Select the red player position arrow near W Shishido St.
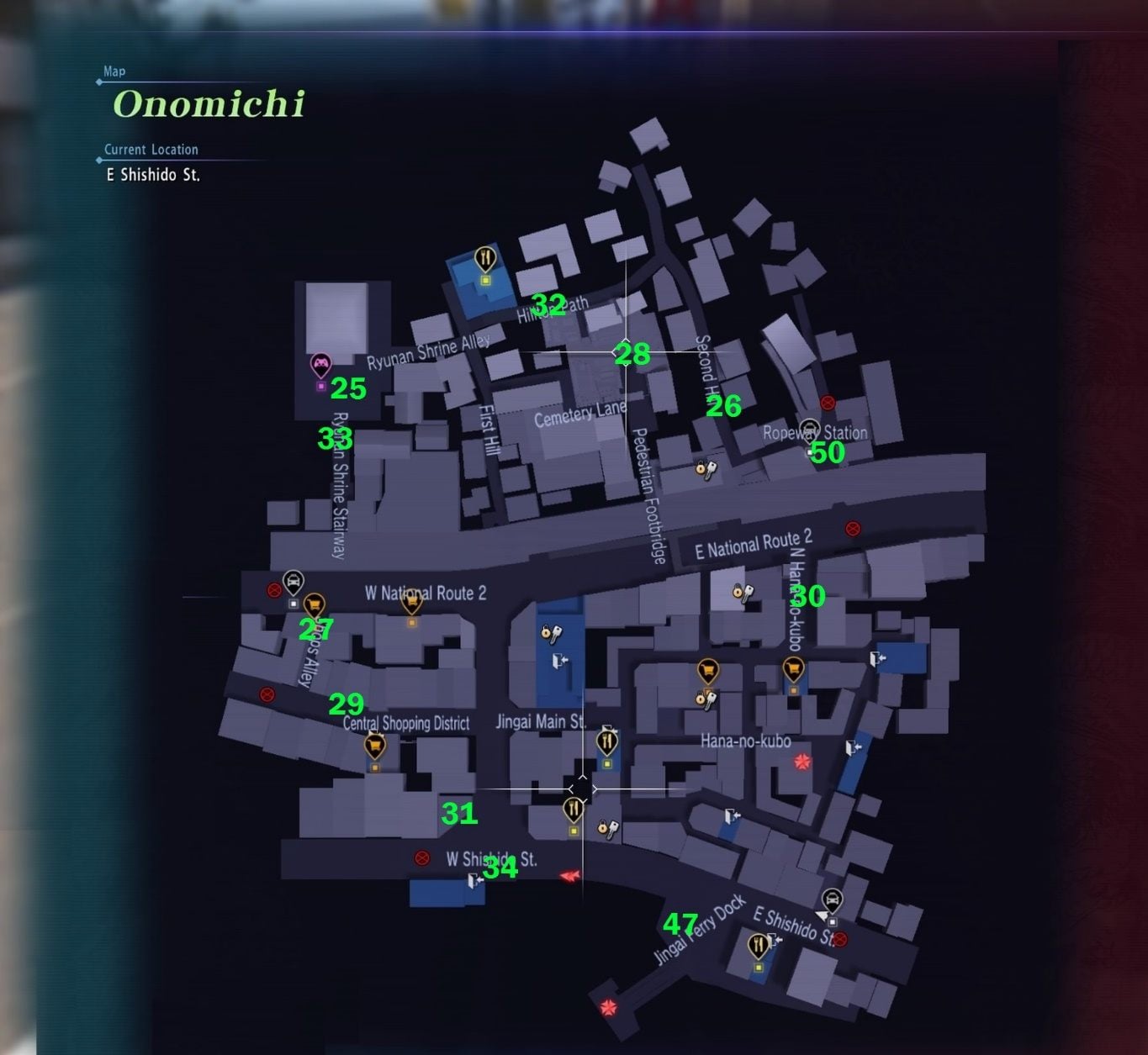This screenshot has height=1055, width=1148. tap(570, 874)
